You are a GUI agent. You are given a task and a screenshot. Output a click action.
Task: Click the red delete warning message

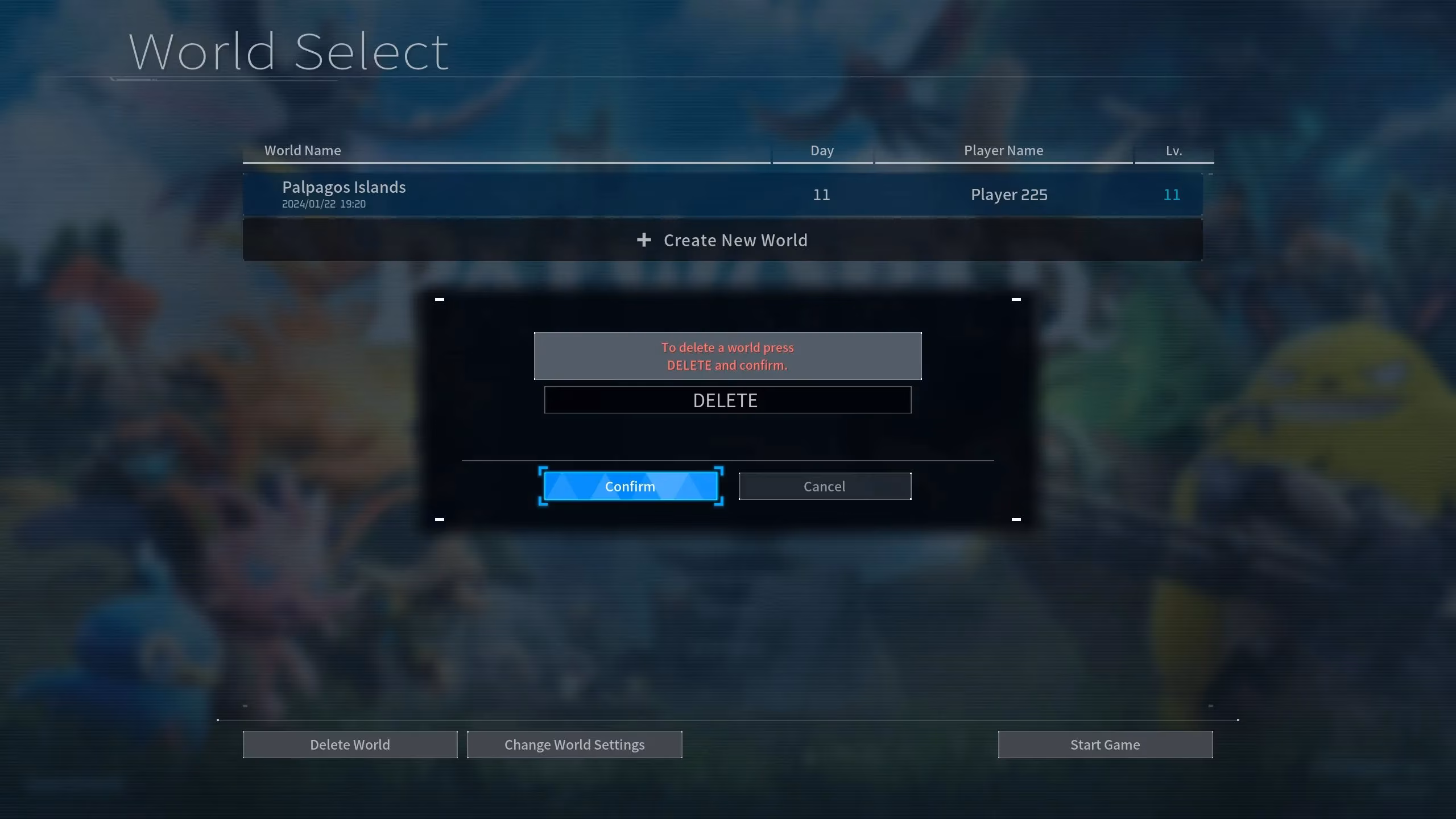(726, 356)
